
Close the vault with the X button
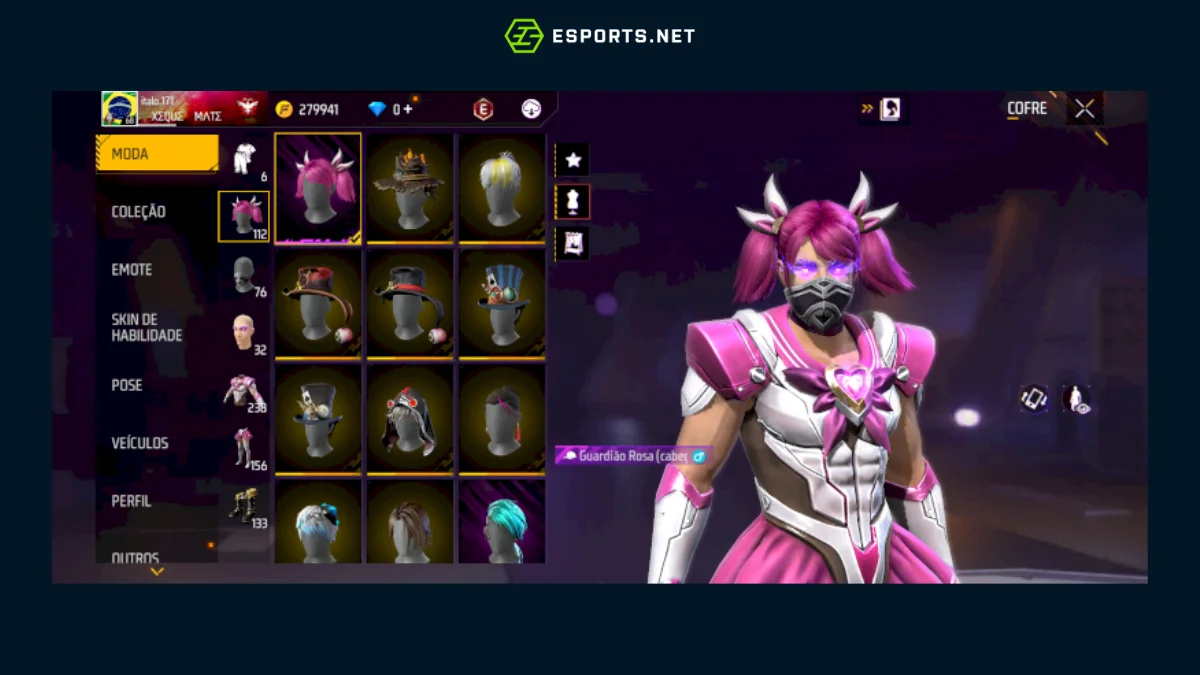click(x=1085, y=108)
